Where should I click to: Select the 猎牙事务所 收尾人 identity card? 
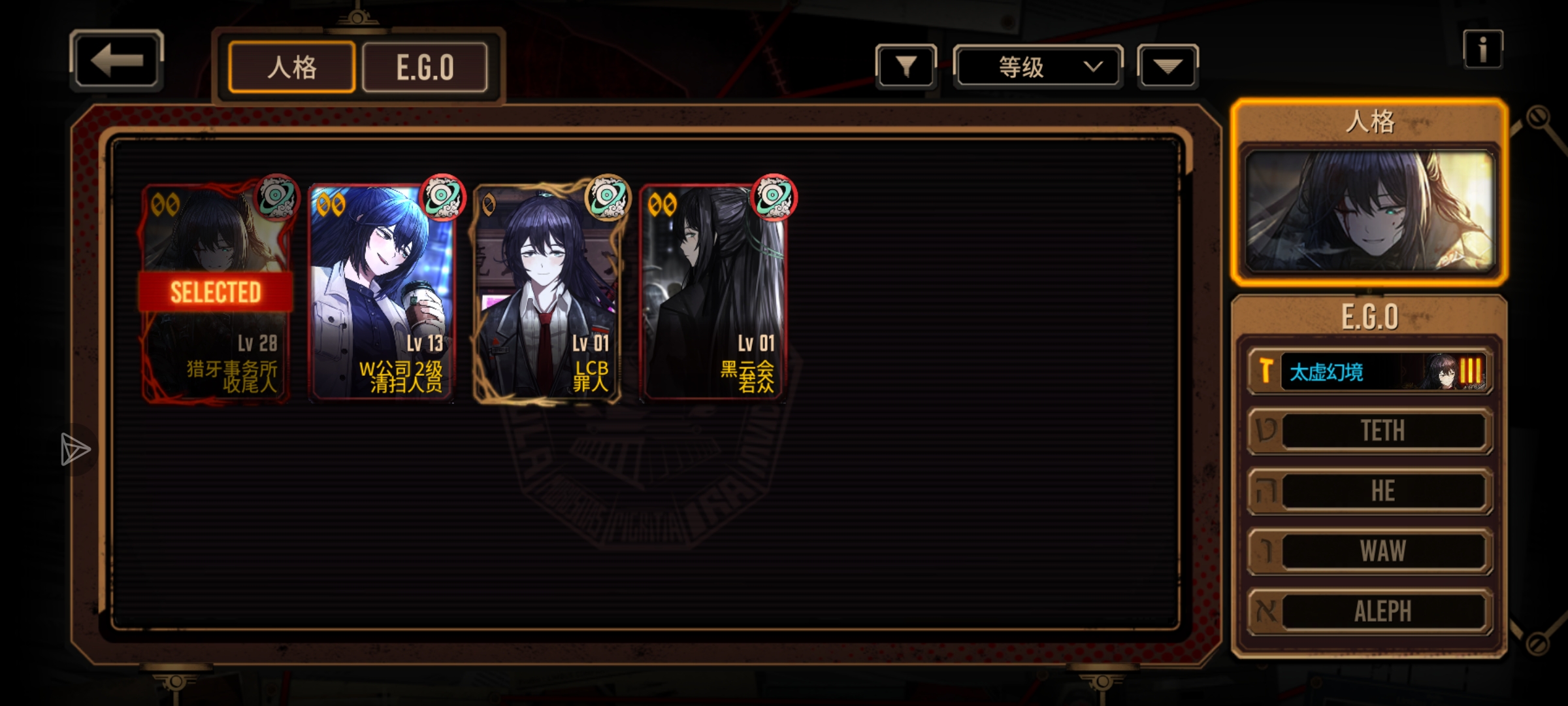click(x=216, y=293)
